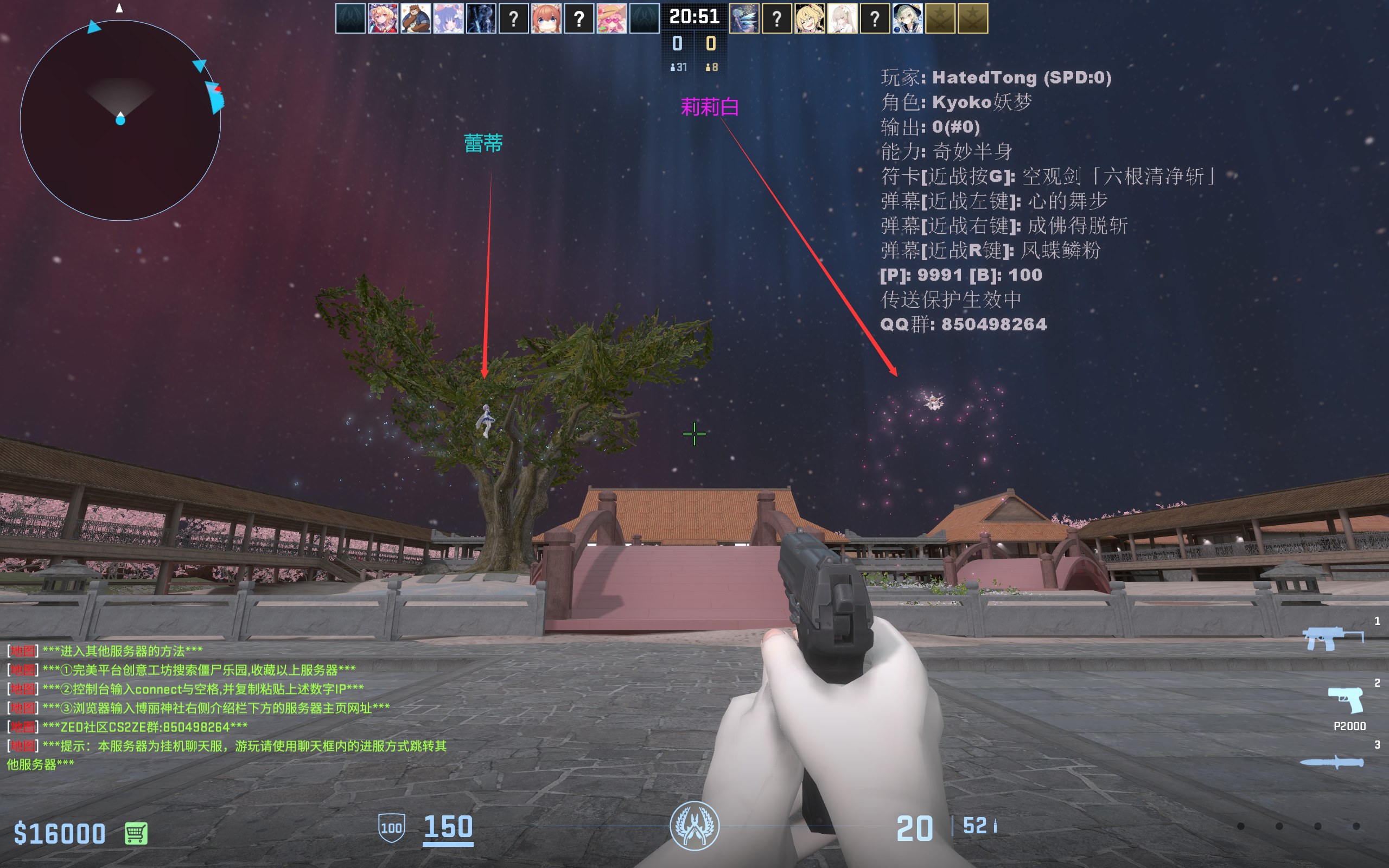Click the ammo counter showing 20

tap(915, 828)
